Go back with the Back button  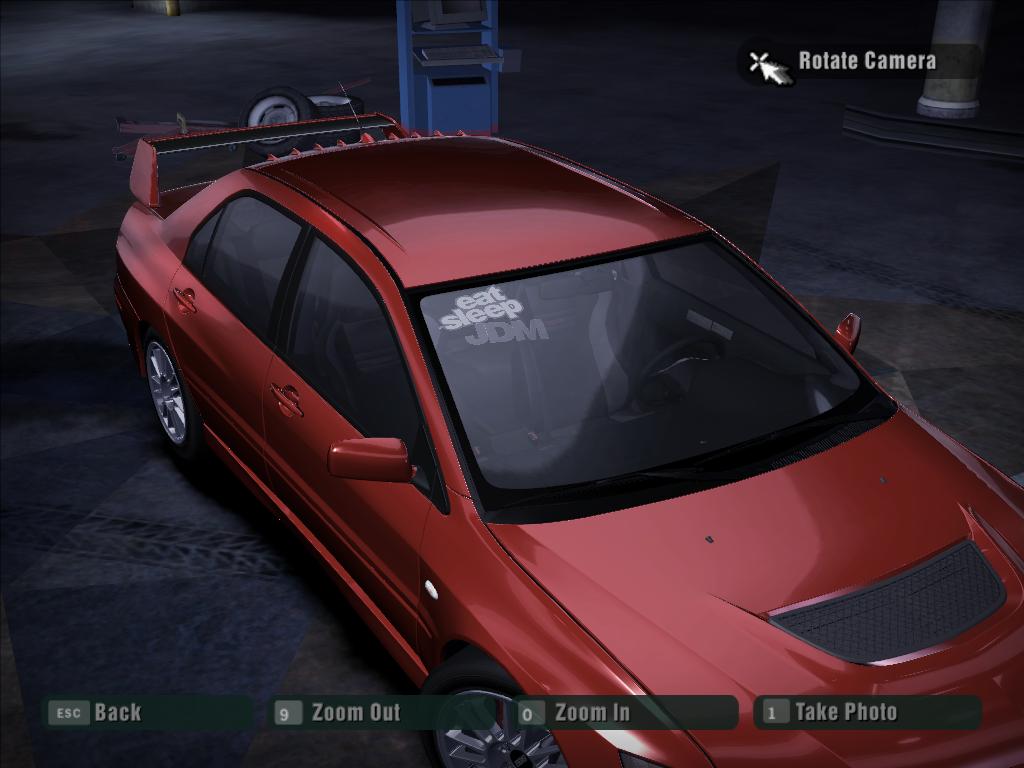(117, 713)
